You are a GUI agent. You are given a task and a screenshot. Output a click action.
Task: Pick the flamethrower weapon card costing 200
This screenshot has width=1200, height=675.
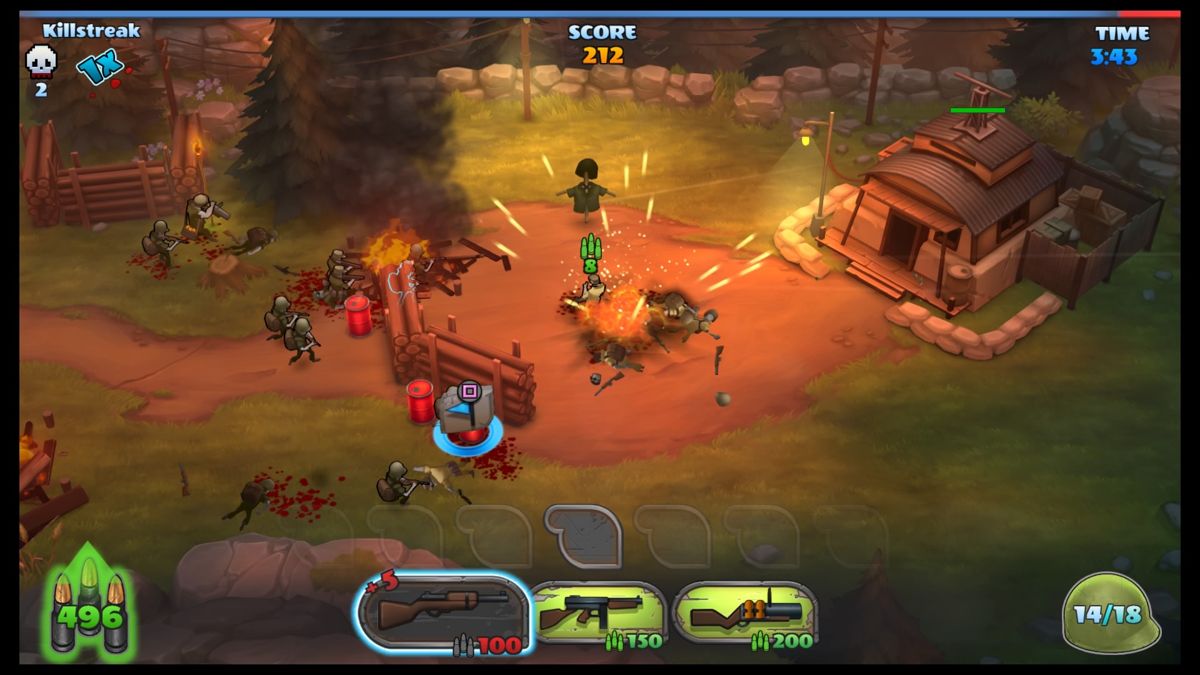(745, 613)
